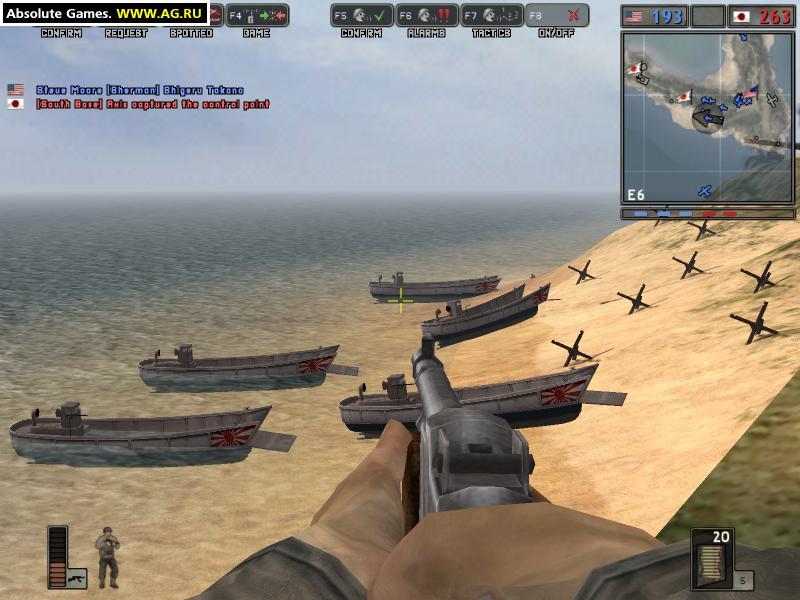
Task: Select the weapon icon beside the health bar
Action: (x=76, y=577)
